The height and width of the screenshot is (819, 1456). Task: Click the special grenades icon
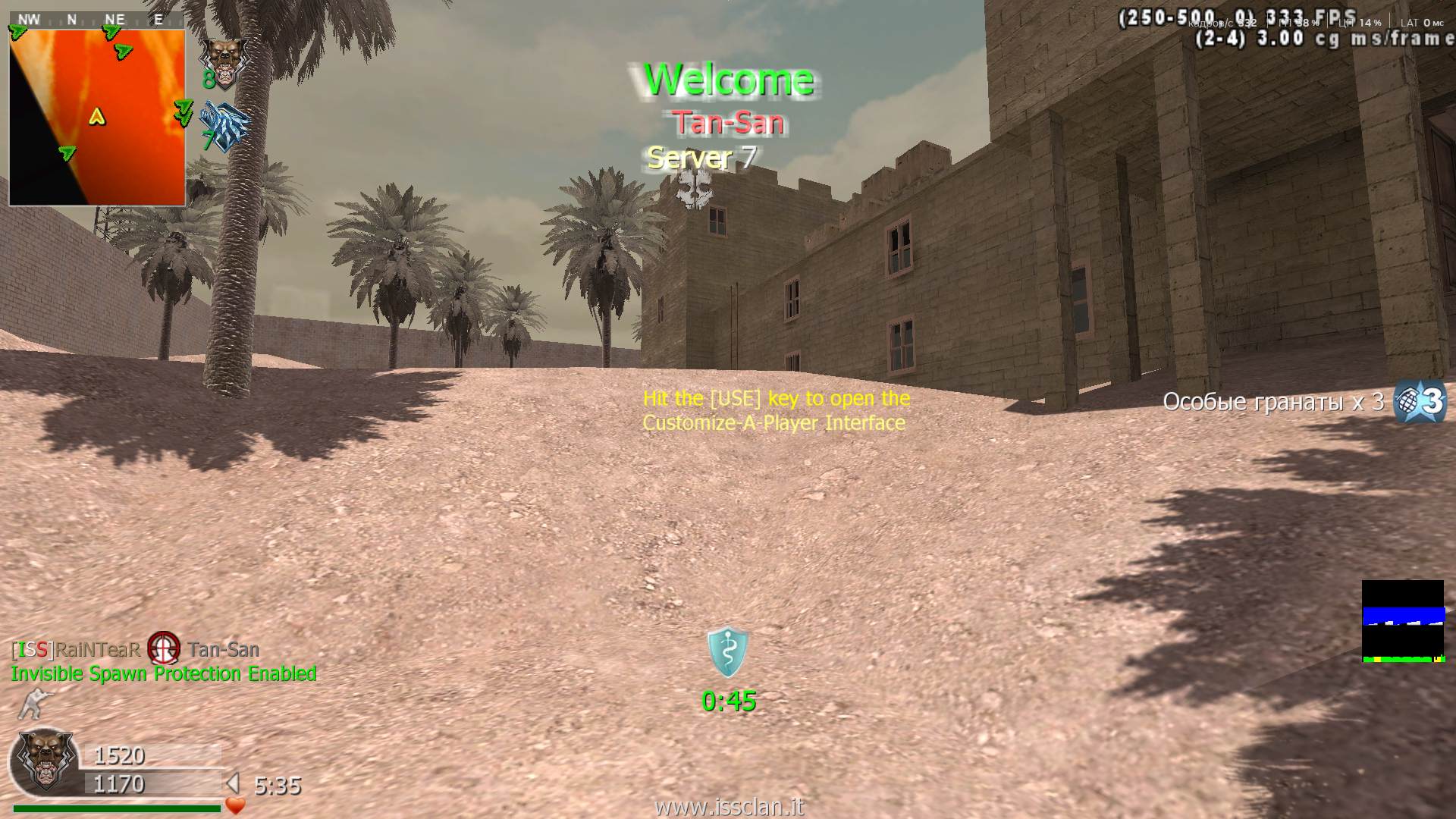coord(1420,400)
